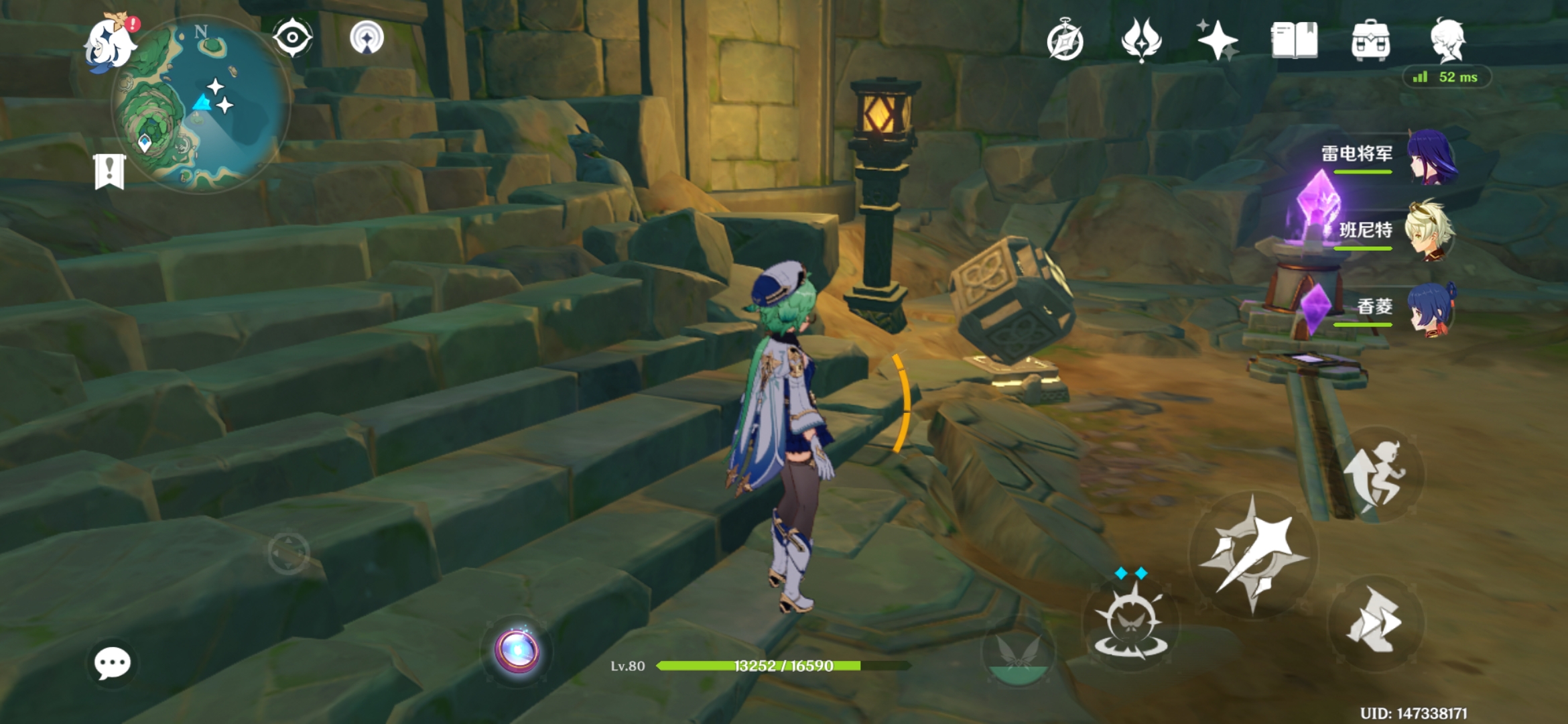Screen dimensions: 1568x724
Task: Unleash the elemental burst
Action: [1017, 654]
